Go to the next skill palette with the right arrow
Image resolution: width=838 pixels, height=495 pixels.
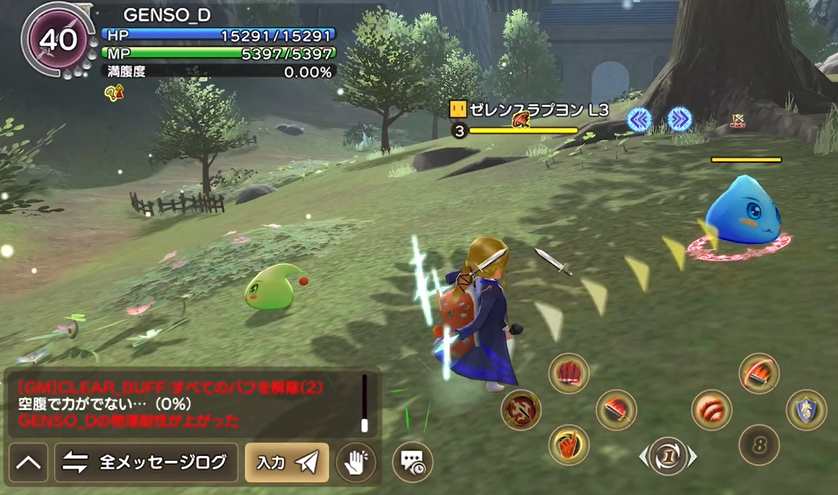click(692, 457)
